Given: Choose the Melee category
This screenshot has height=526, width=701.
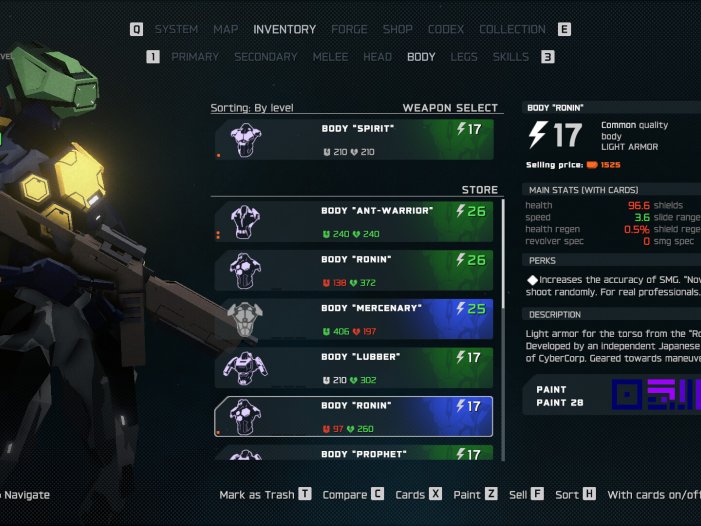Looking at the screenshot, I should (331, 57).
